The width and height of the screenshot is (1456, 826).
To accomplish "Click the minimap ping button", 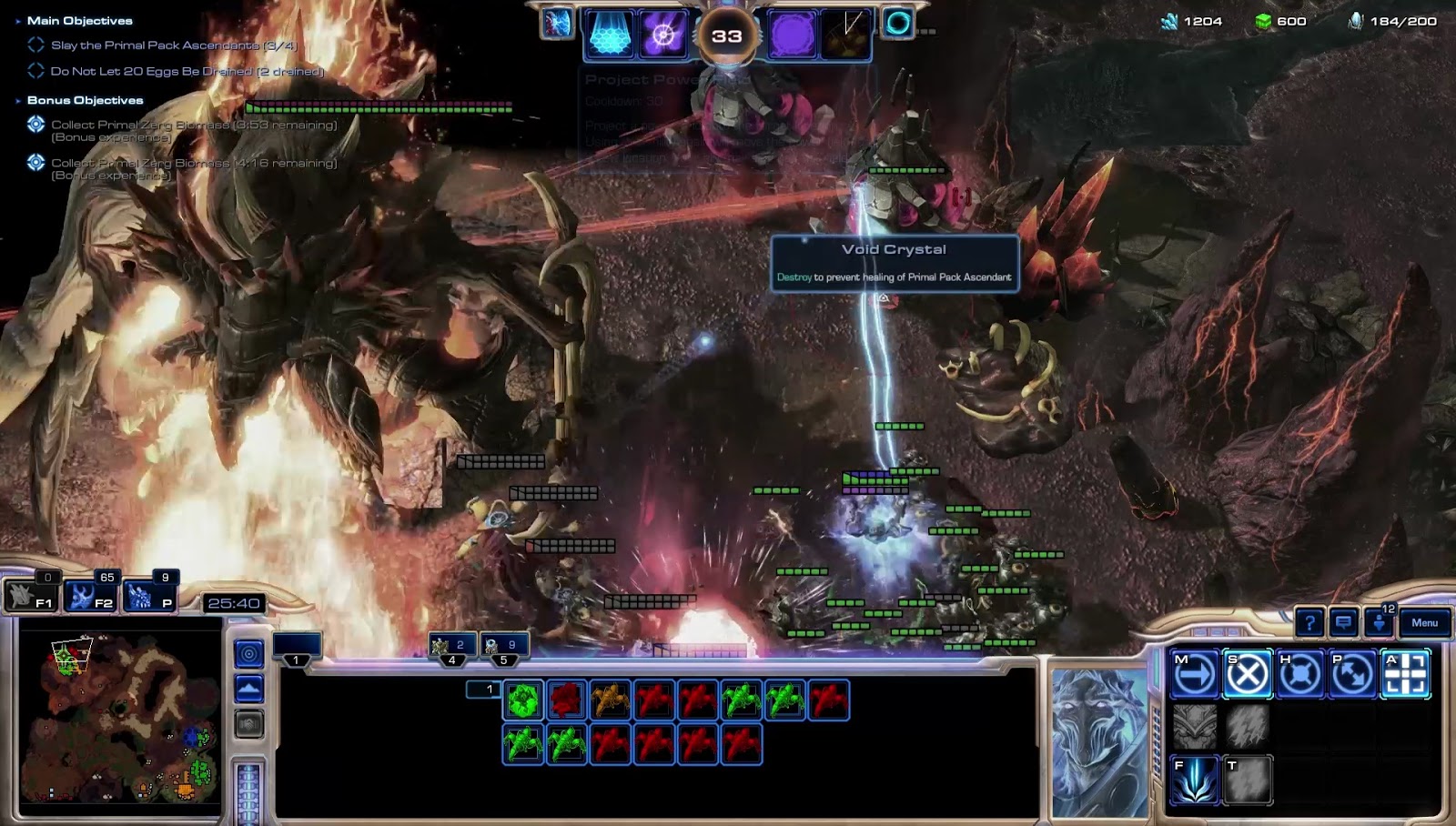I will [x=248, y=653].
